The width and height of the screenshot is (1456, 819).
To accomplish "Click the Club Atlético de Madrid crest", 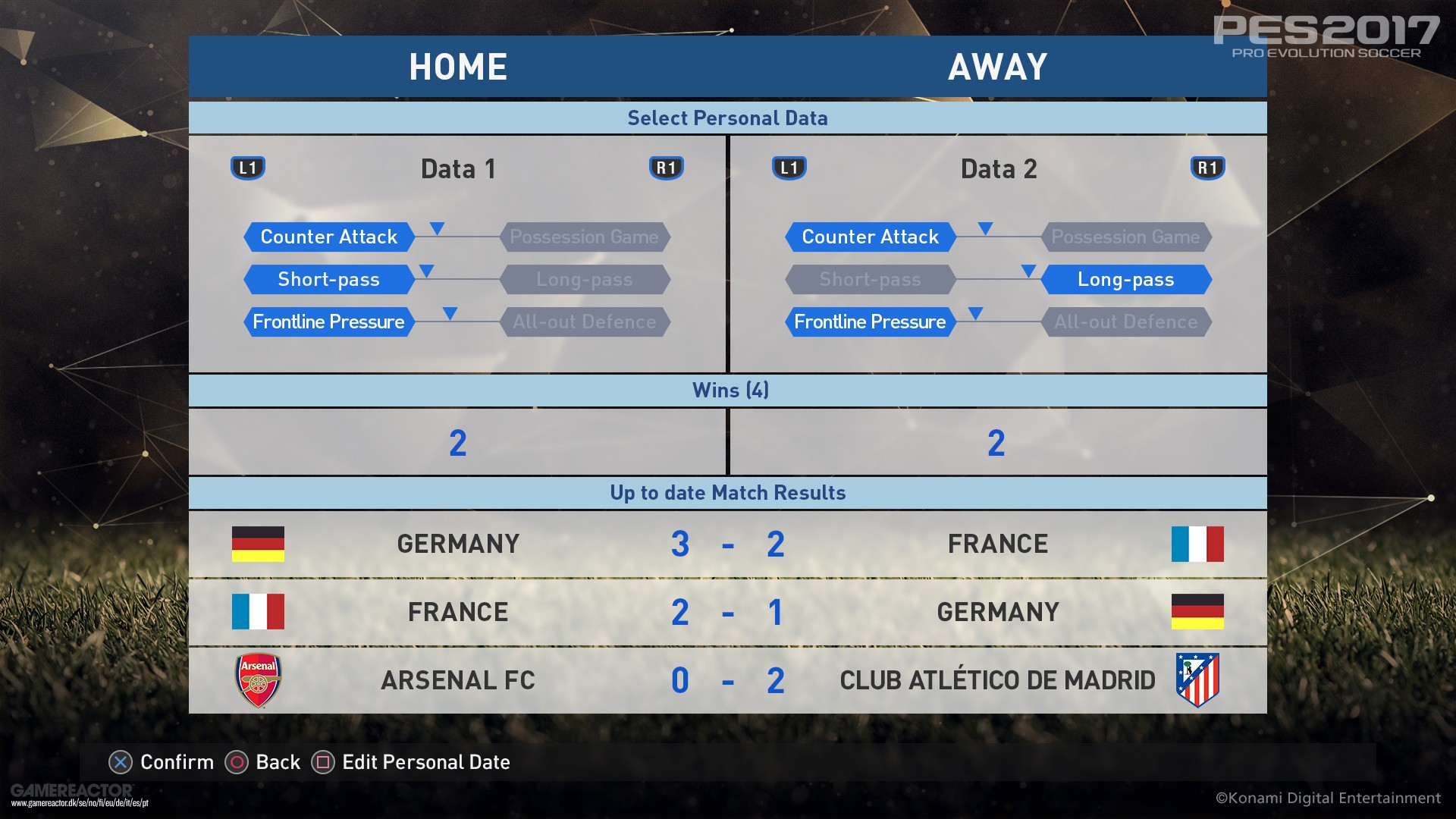I will (1197, 679).
